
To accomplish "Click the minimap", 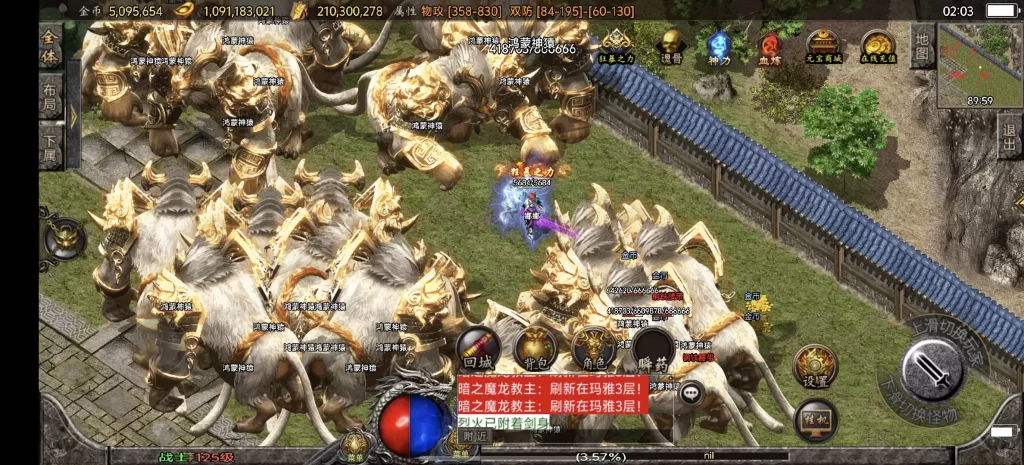I will click(x=980, y=65).
